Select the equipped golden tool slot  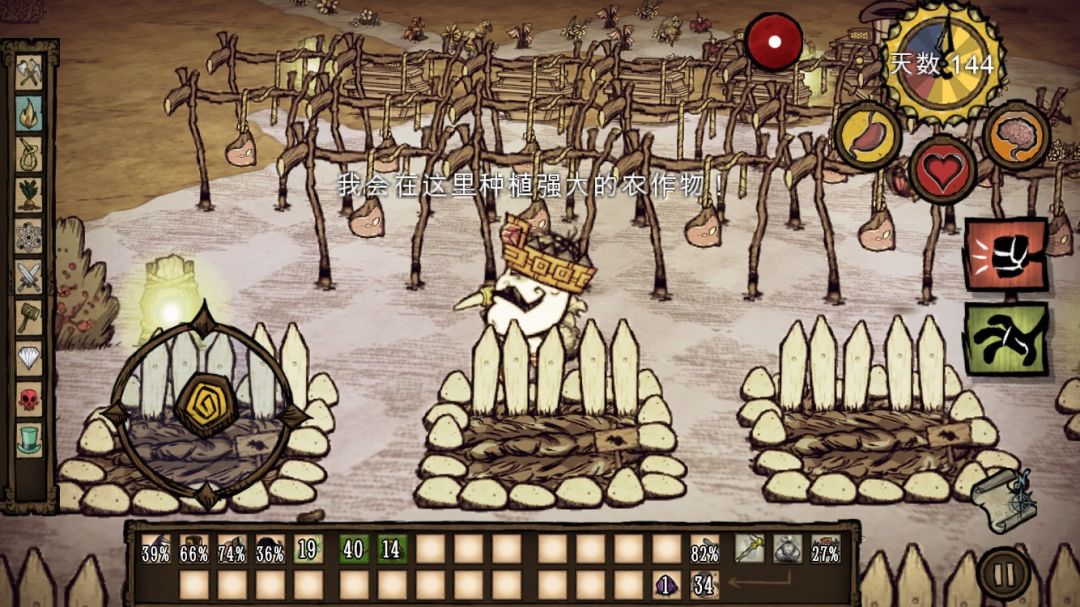[x=750, y=549]
